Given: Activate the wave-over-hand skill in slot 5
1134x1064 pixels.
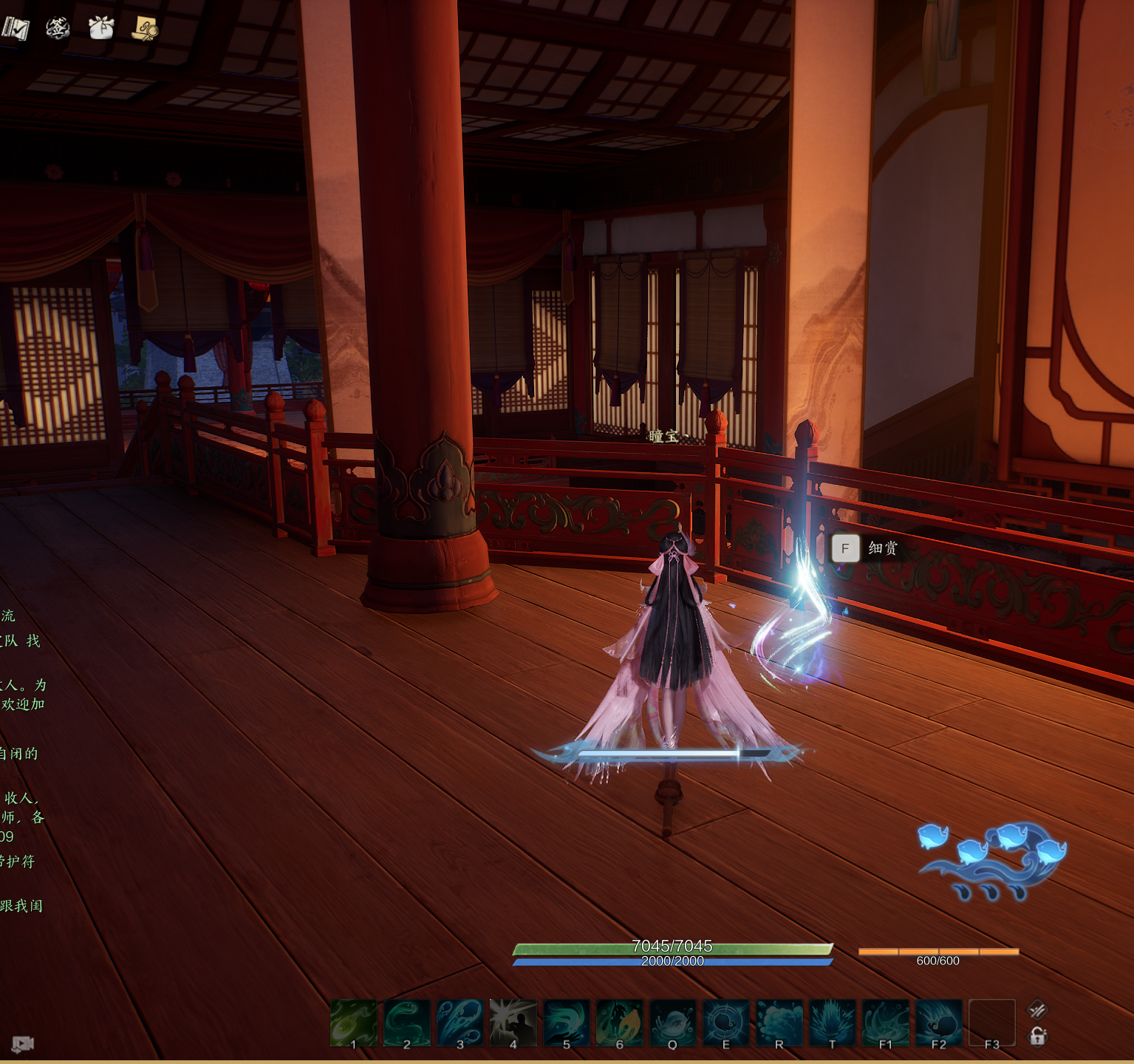Looking at the screenshot, I should tap(567, 1023).
